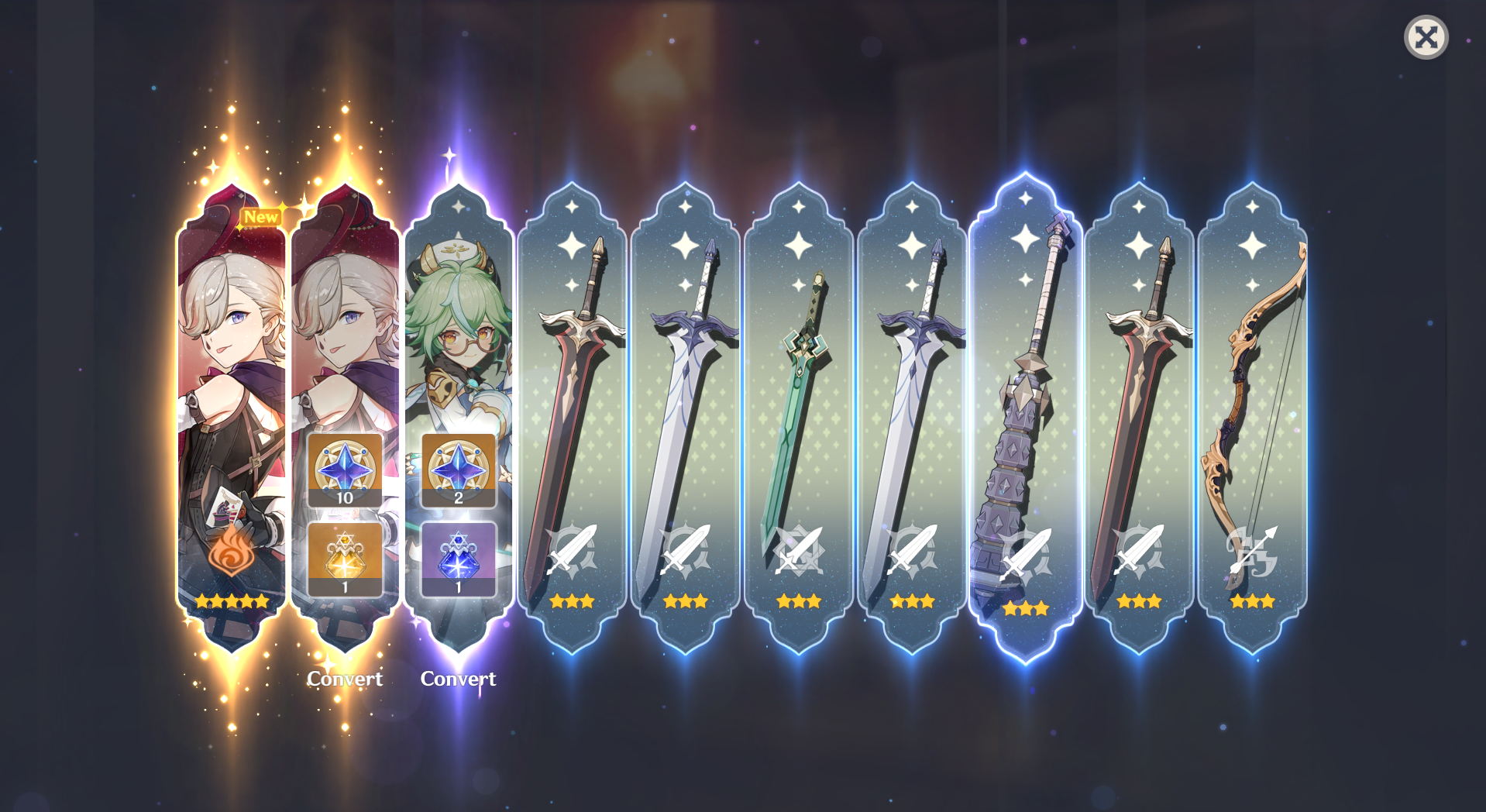Click the golden Stardust icon under duplicate Lyney
Screen dimensions: 1486x812
point(344,557)
